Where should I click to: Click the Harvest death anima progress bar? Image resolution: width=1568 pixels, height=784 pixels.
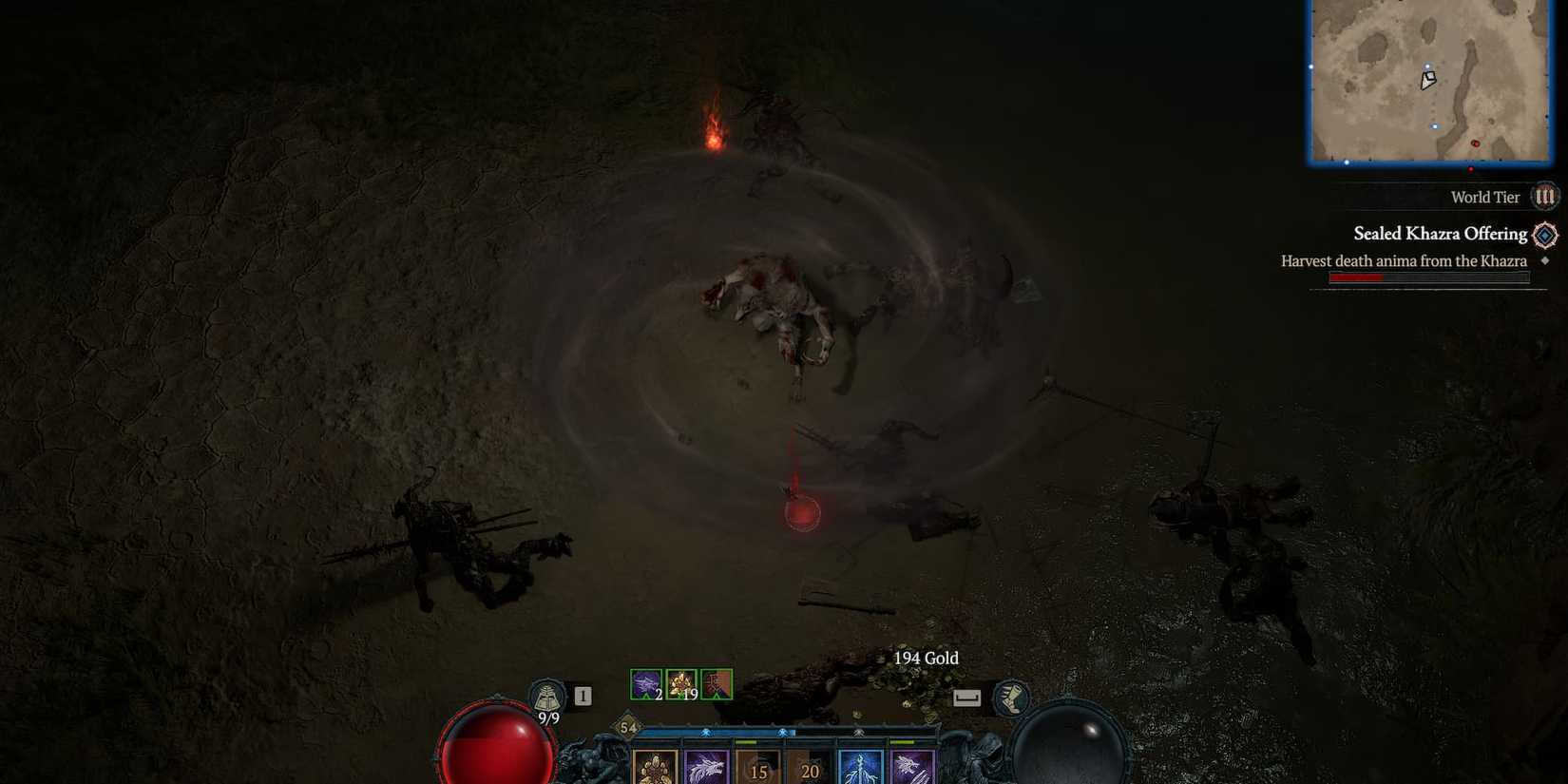1427,277
